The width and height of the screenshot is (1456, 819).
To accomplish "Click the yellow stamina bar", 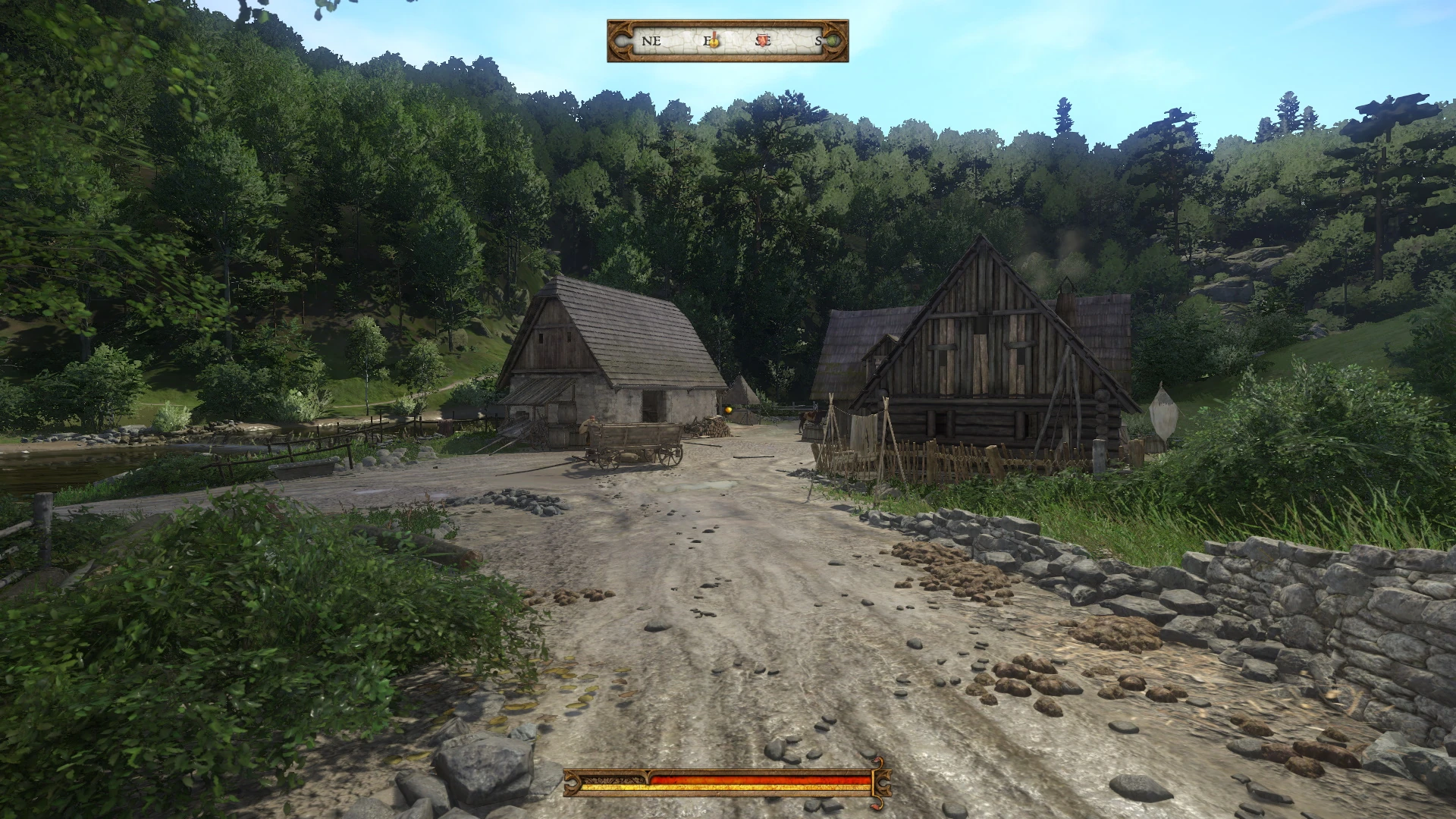I will pyautogui.click(x=726, y=788).
